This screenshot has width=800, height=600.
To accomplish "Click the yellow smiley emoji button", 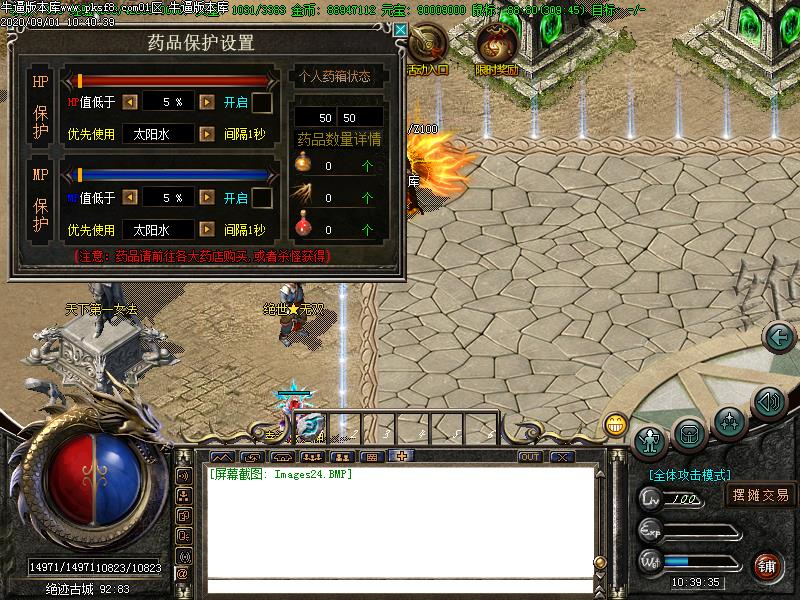I will pos(615,425).
